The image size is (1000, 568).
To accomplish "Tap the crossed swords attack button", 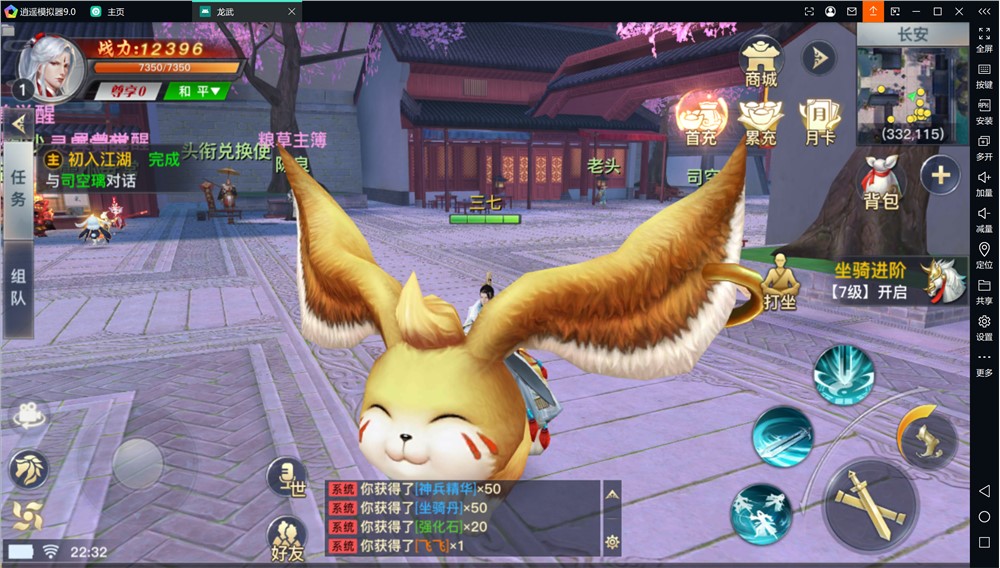I will point(869,503).
